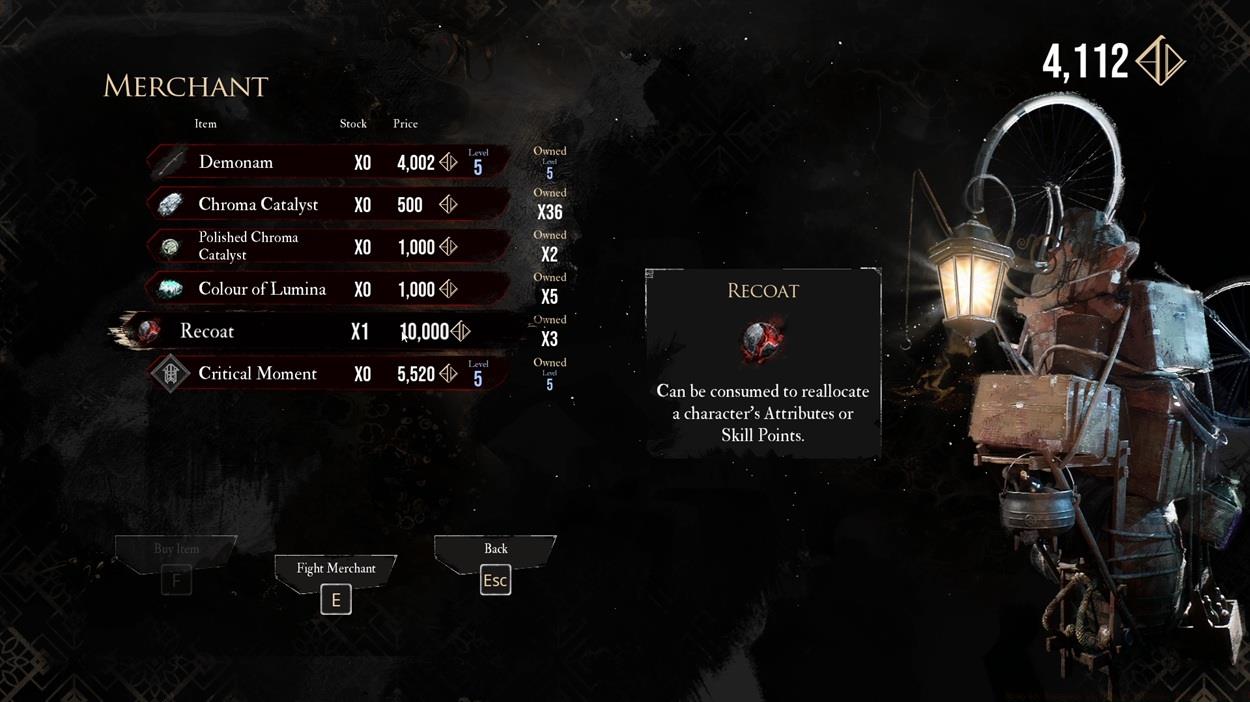This screenshot has height=702, width=1250.
Task: Select Polished Chroma Catalyst in shop list
Action: tap(330, 247)
